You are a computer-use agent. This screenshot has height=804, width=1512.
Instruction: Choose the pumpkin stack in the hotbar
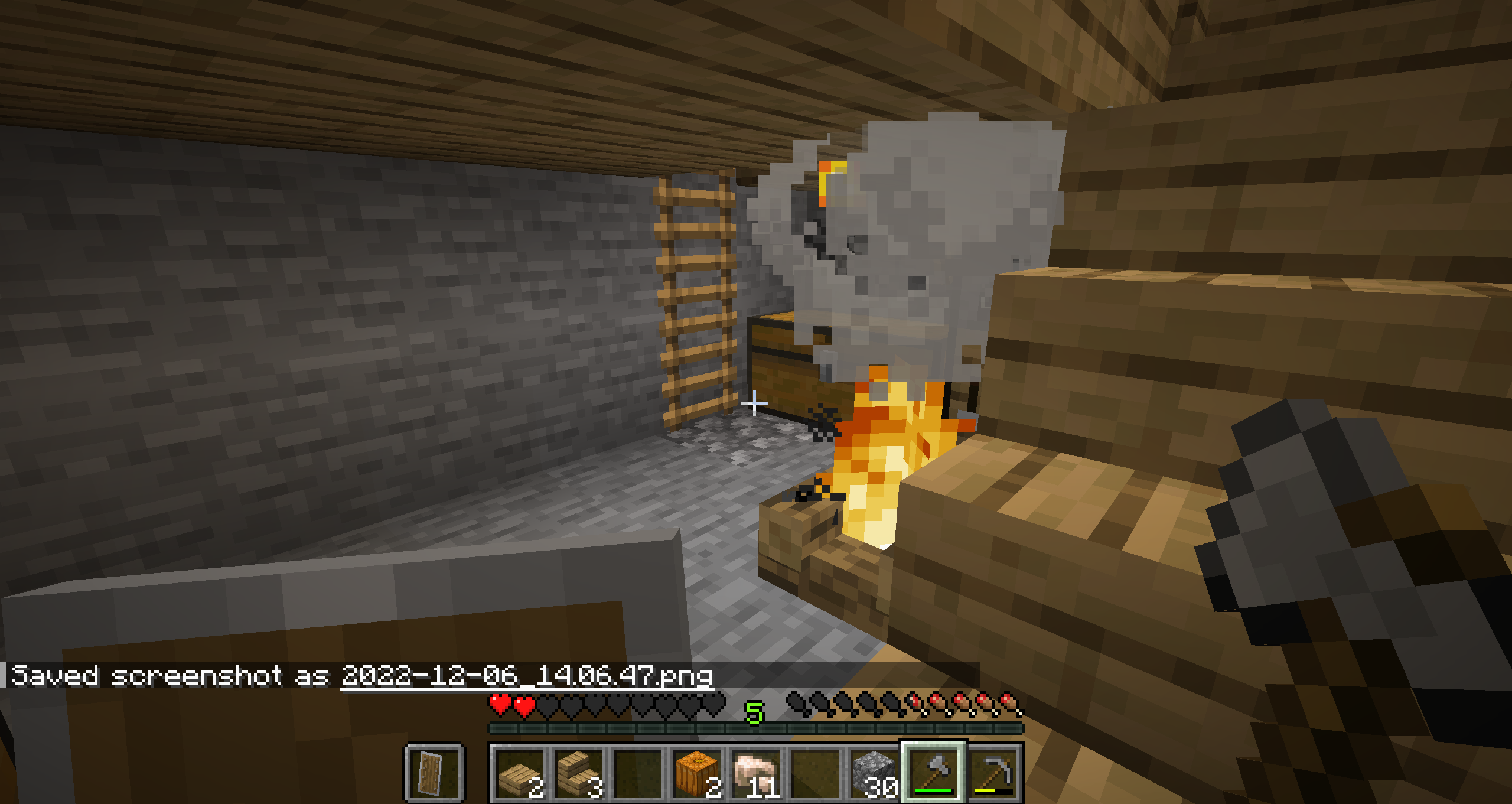click(697, 773)
